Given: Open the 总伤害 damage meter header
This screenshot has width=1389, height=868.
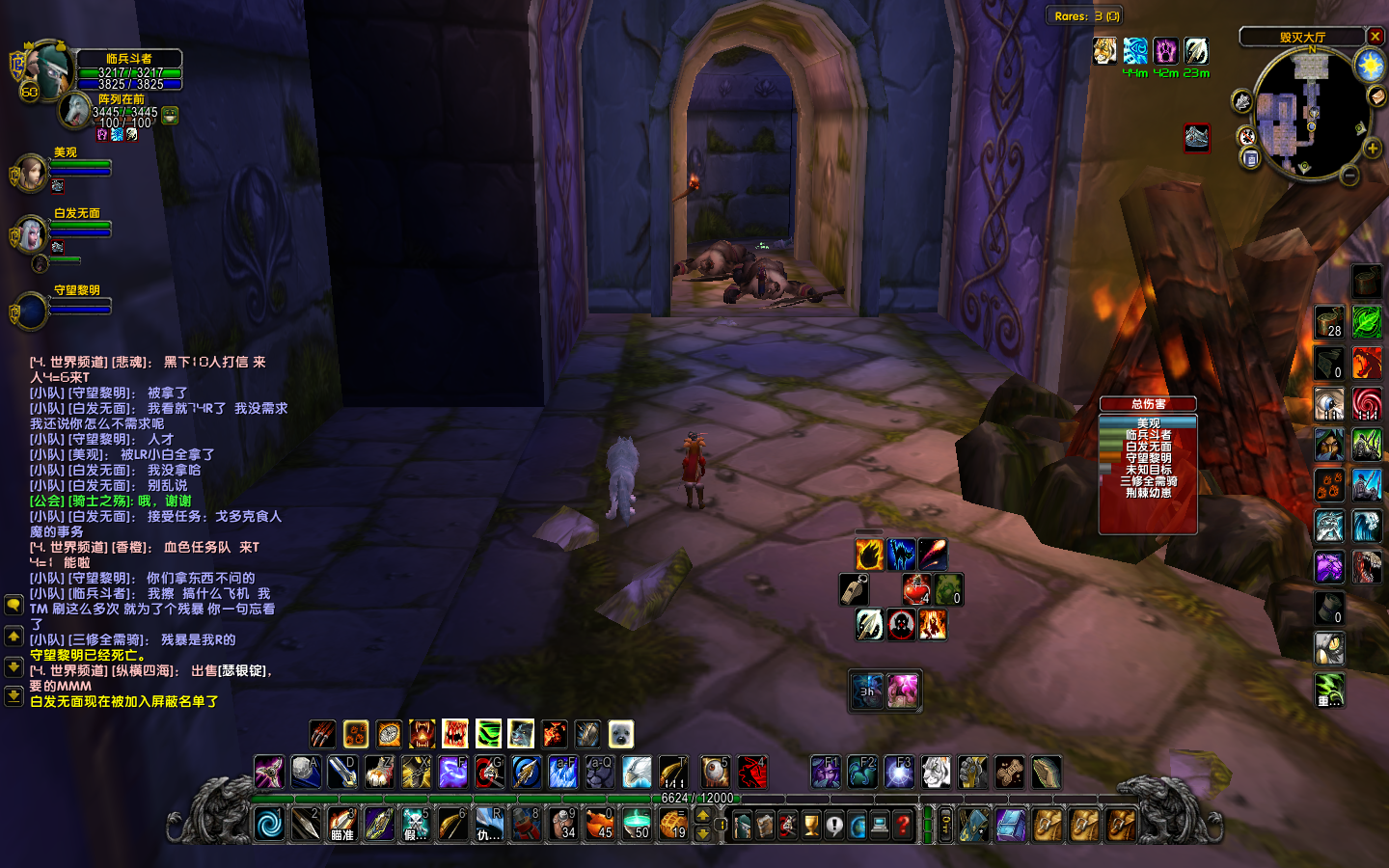Looking at the screenshot, I should click(1148, 404).
